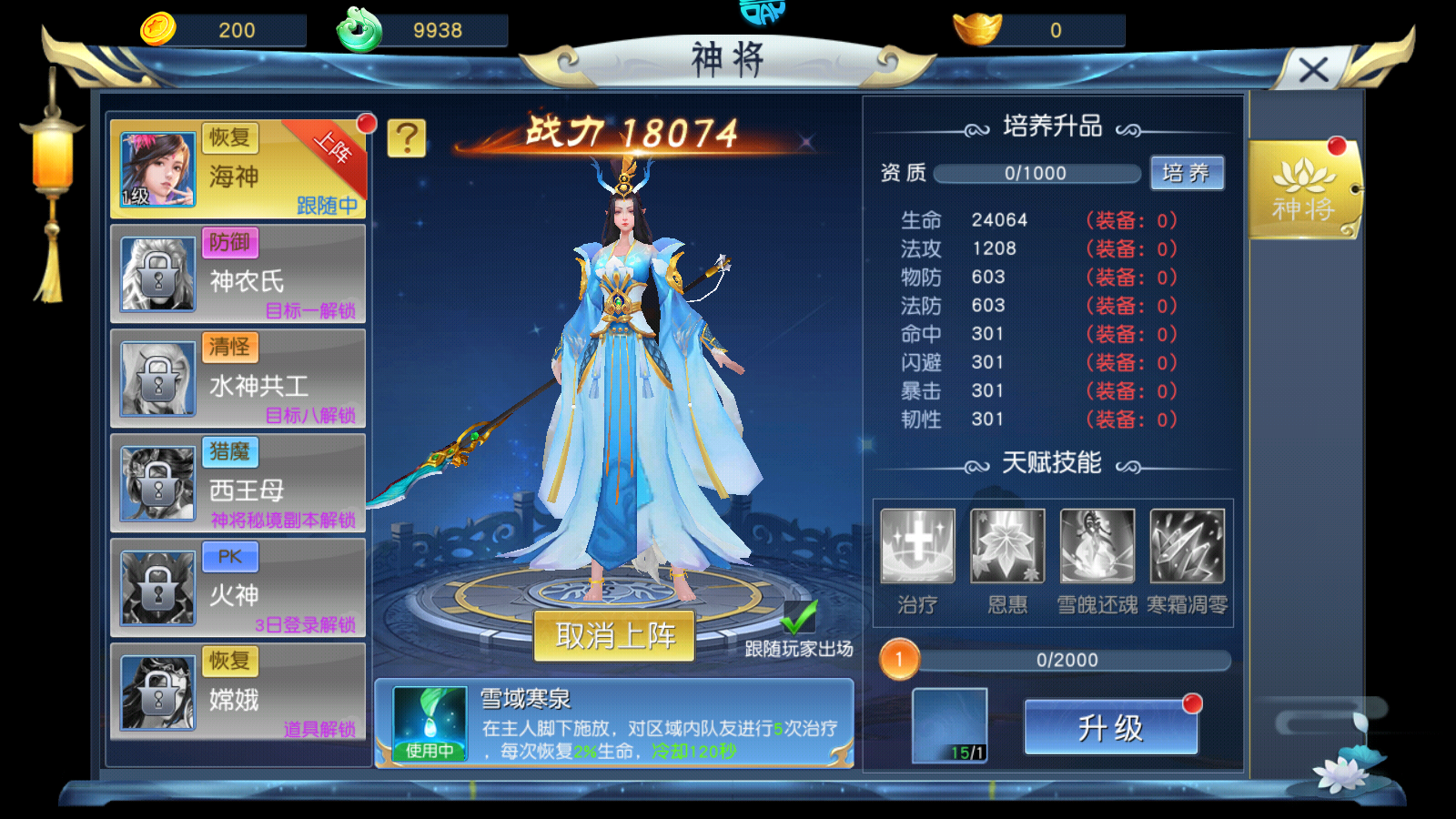Pick the locked 火神 general entry
This screenshot has height=819, width=1456.
pos(238,589)
